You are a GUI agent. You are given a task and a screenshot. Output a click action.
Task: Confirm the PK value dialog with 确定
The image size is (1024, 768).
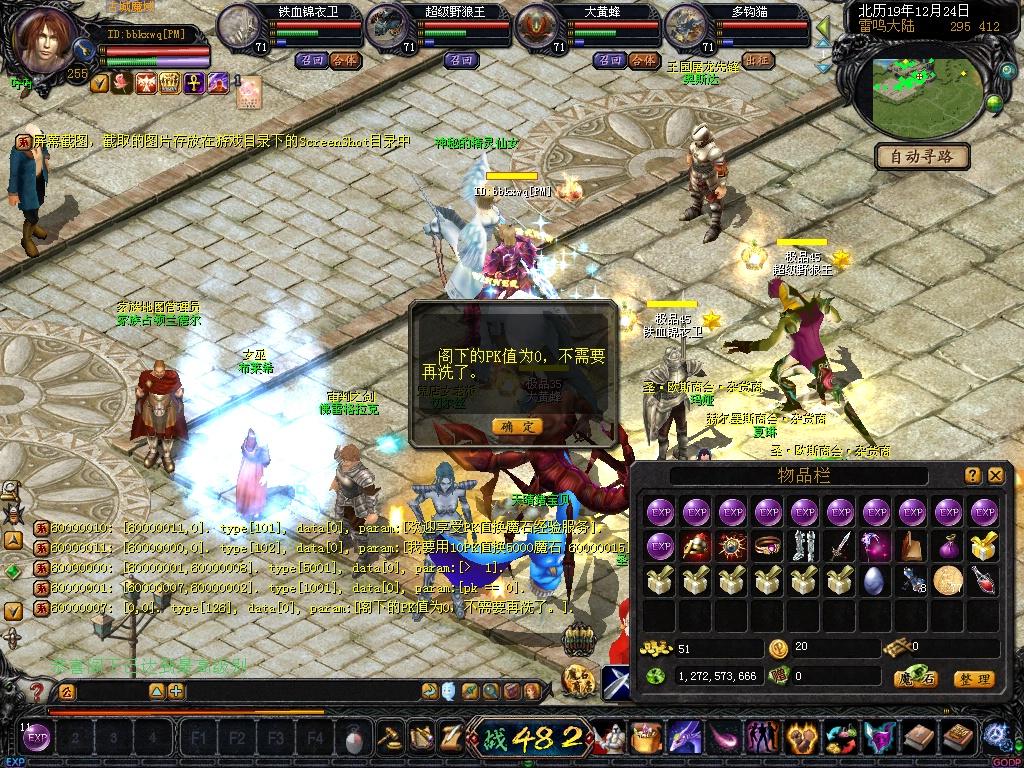tap(517, 426)
